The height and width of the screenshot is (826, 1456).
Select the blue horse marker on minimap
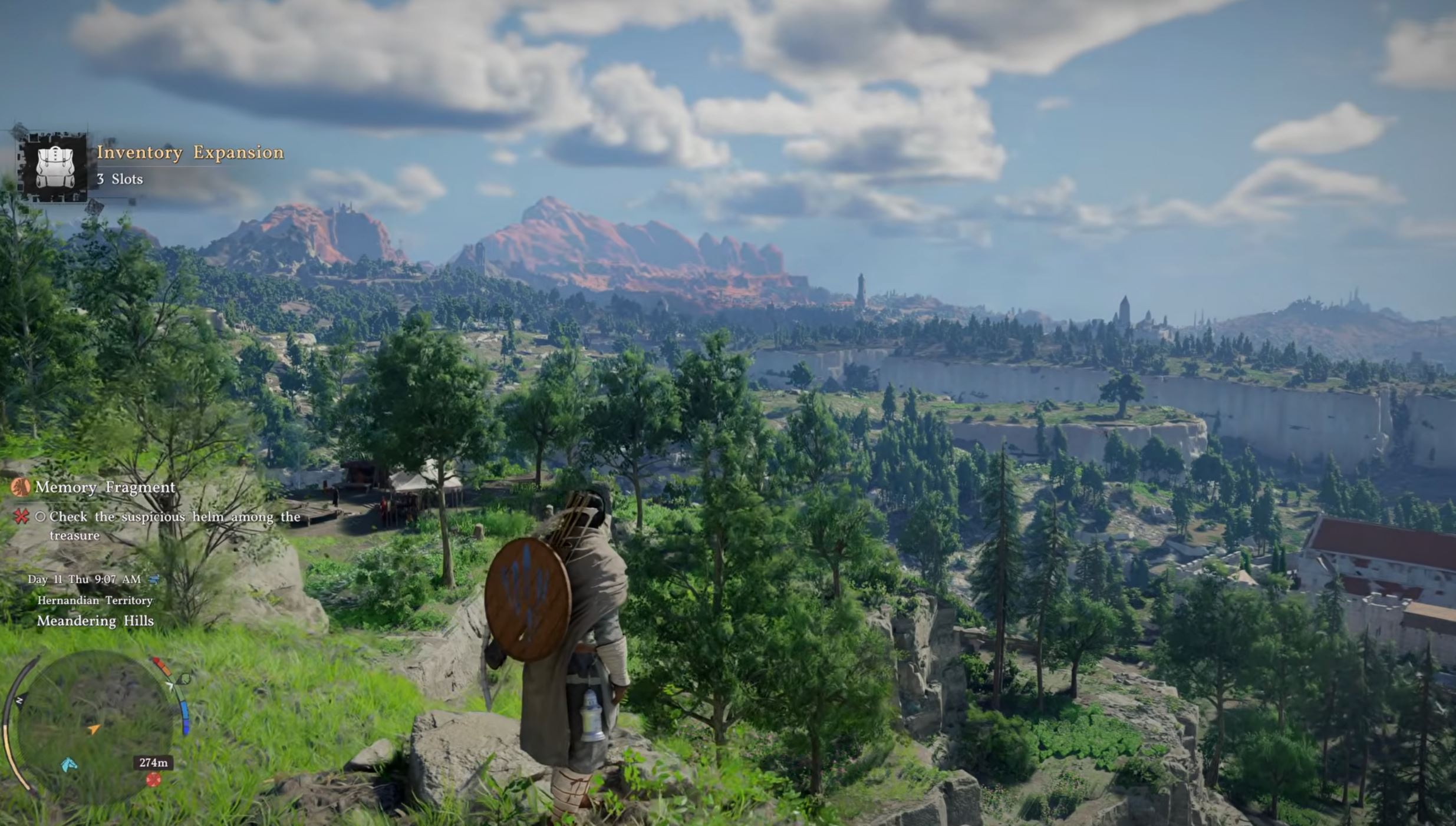(69, 765)
